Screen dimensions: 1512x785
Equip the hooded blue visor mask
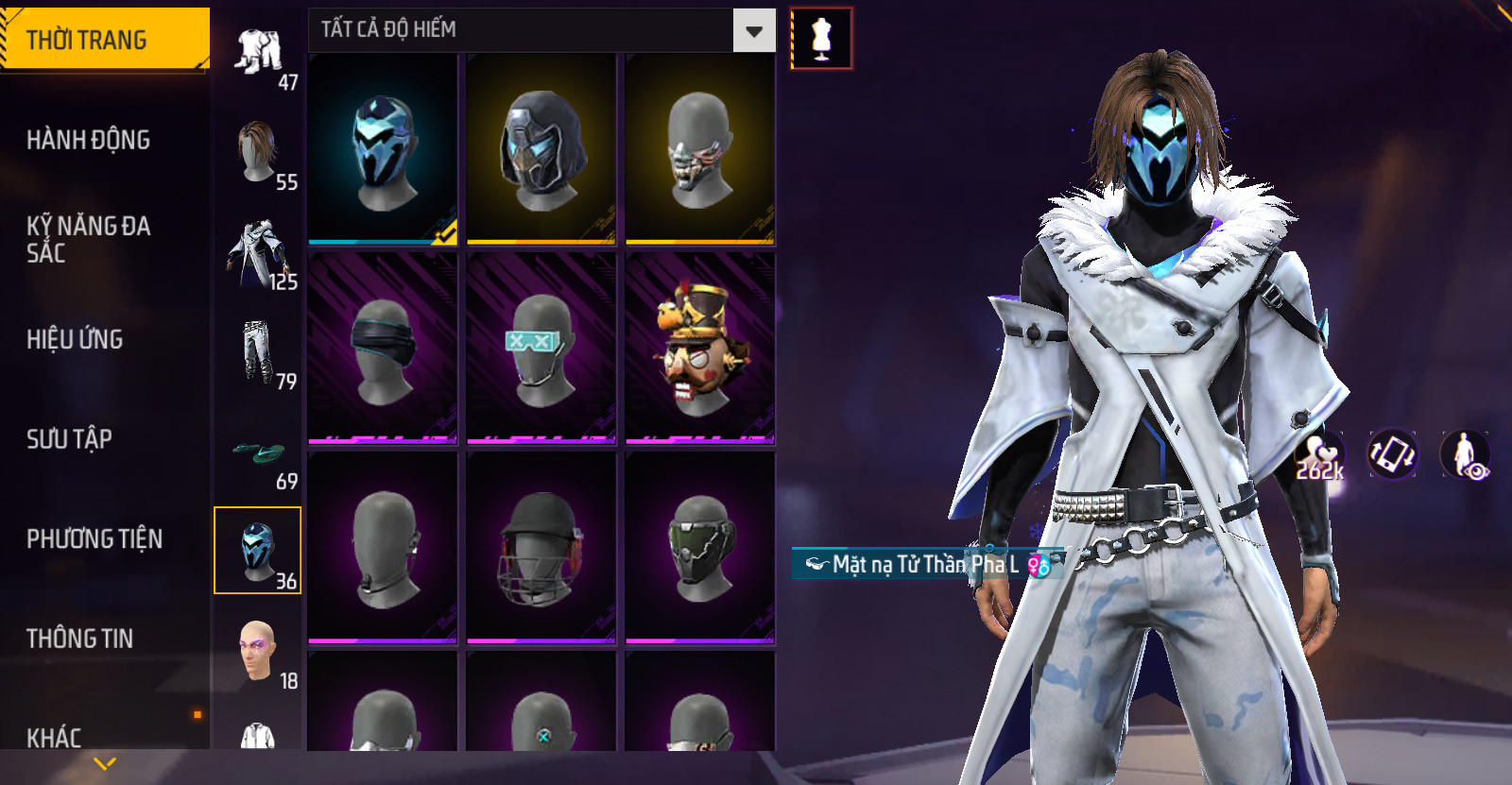(x=541, y=149)
